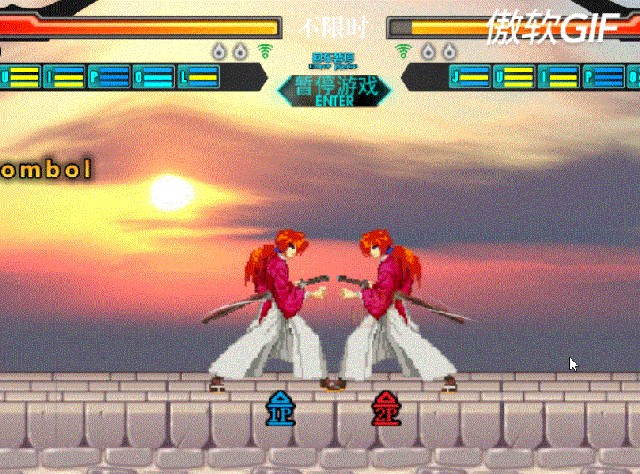This screenshot has width=640, height=474.
Task: Click the 暂停游戏 pause game button
Action: [x=334, y=88]
